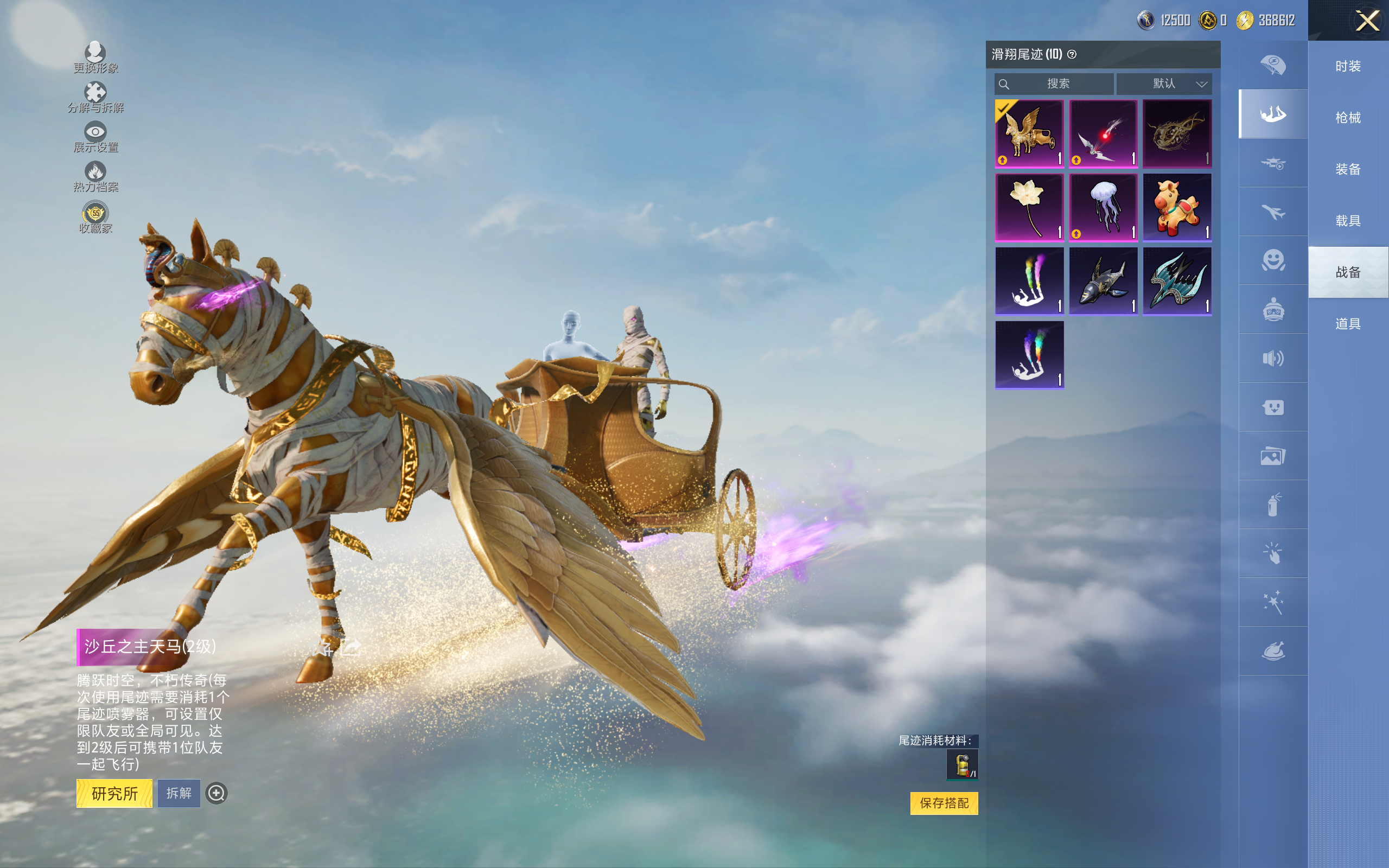Open the 研究所 lab button
This screenshot has width=1389, height=868.
114,793
